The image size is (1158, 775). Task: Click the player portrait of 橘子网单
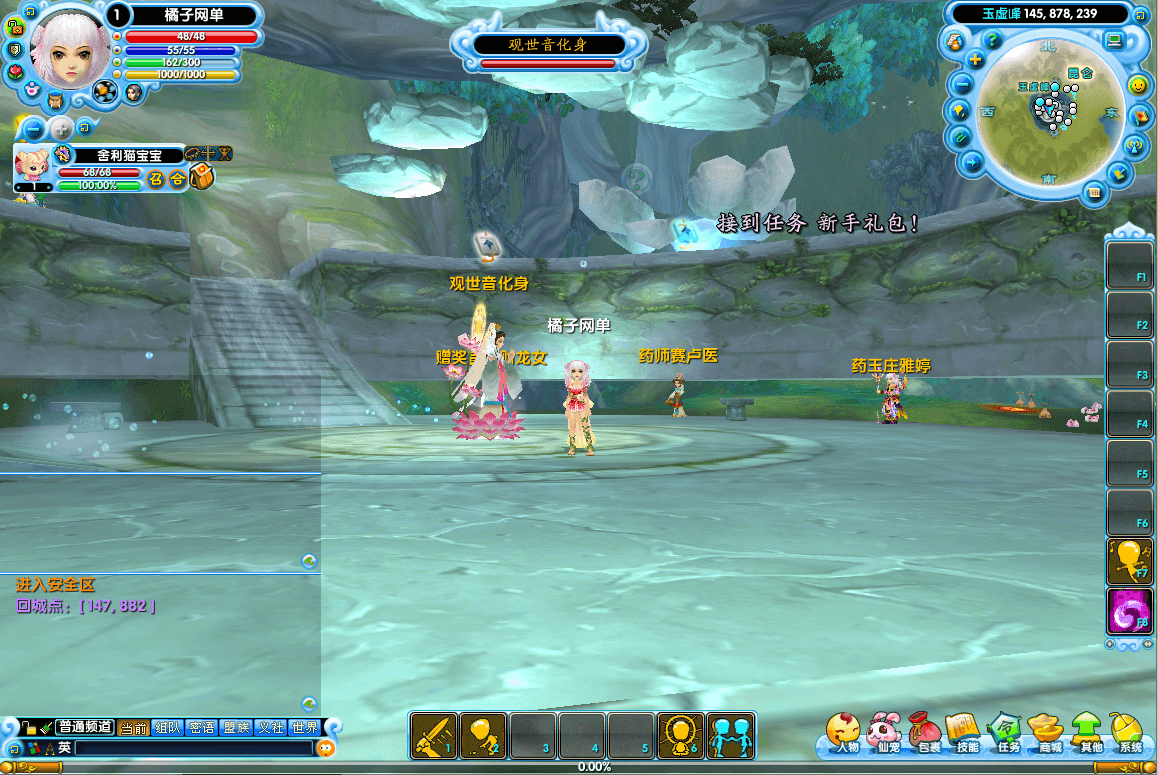point(69,48)
